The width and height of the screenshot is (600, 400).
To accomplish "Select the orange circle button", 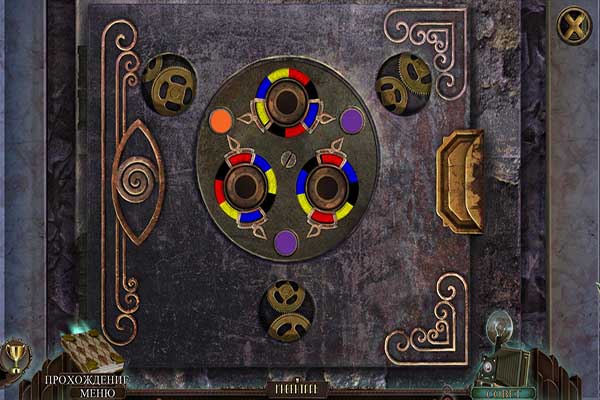I will coord(221,121).
